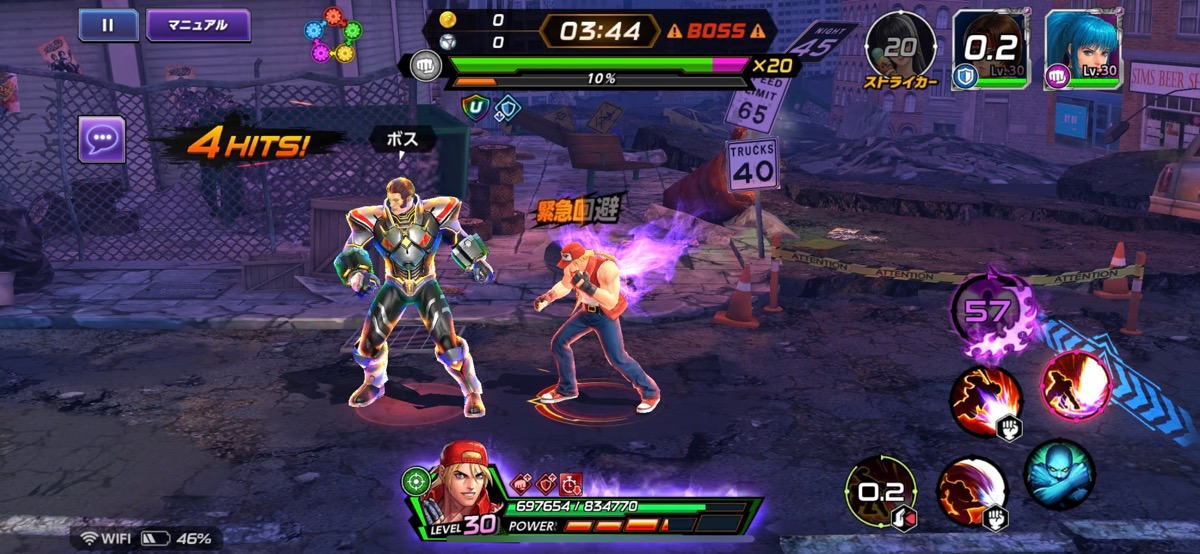Use the pink-ringed rising strike skill
The image size is (1200, 554).
[x=1077, y=386]
